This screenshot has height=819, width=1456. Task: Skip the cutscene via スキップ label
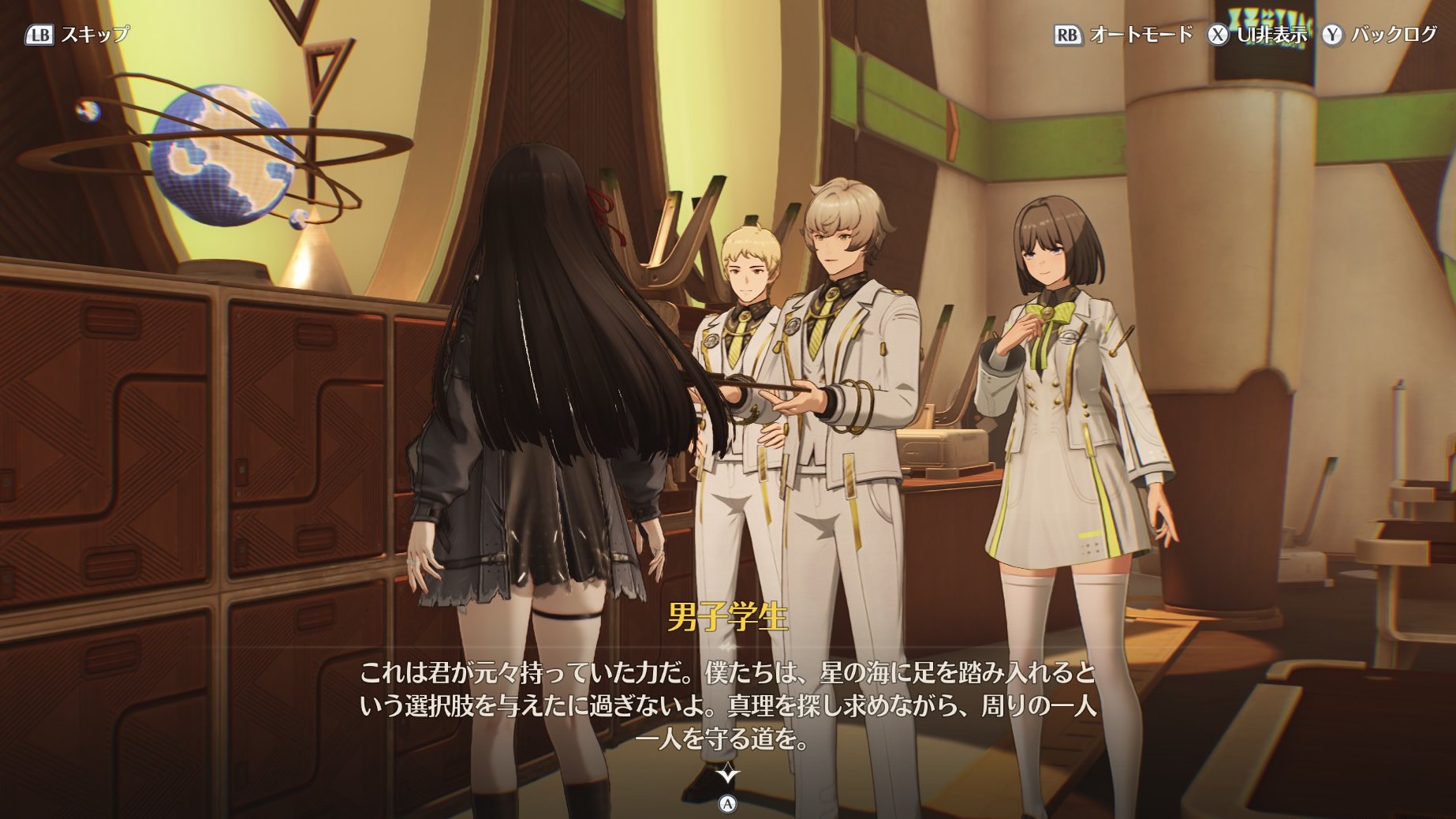(94, 35)
